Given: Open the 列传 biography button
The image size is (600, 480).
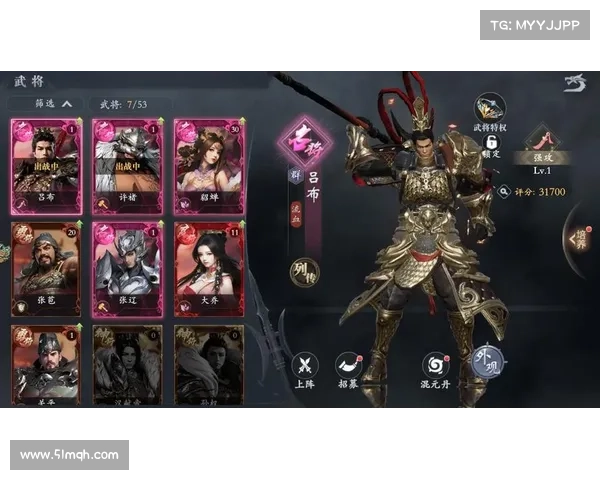Looking at the screenshot, I should coord(304,270).
